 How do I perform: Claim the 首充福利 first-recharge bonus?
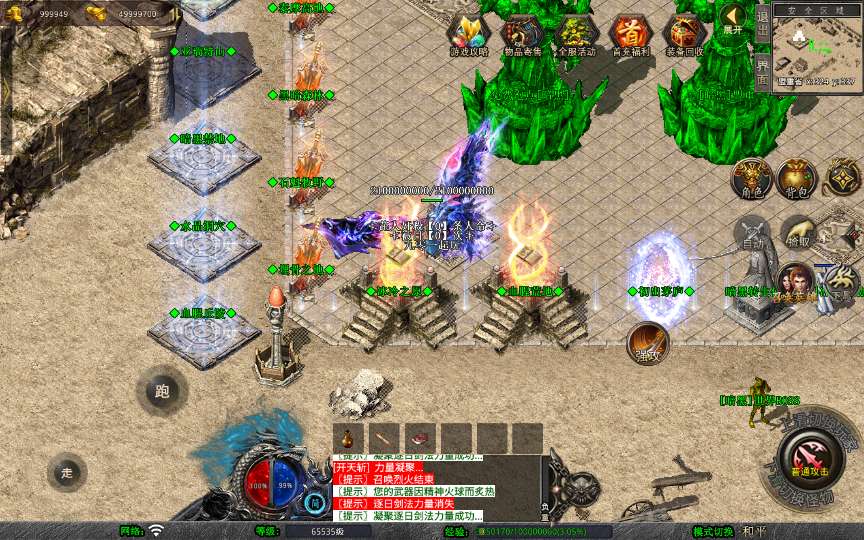pyautogui.click(x=630, y=35)
